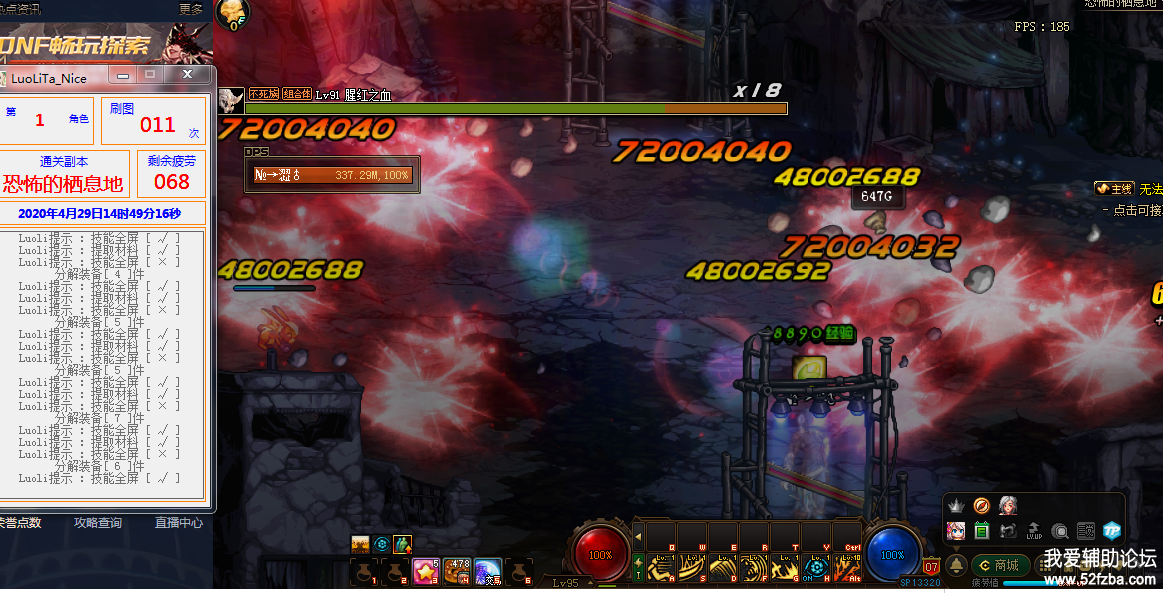The width and height of the screenshot is (1163, 593).
Task: Use the consumable item showing count 478
Action: click(457, 571)
